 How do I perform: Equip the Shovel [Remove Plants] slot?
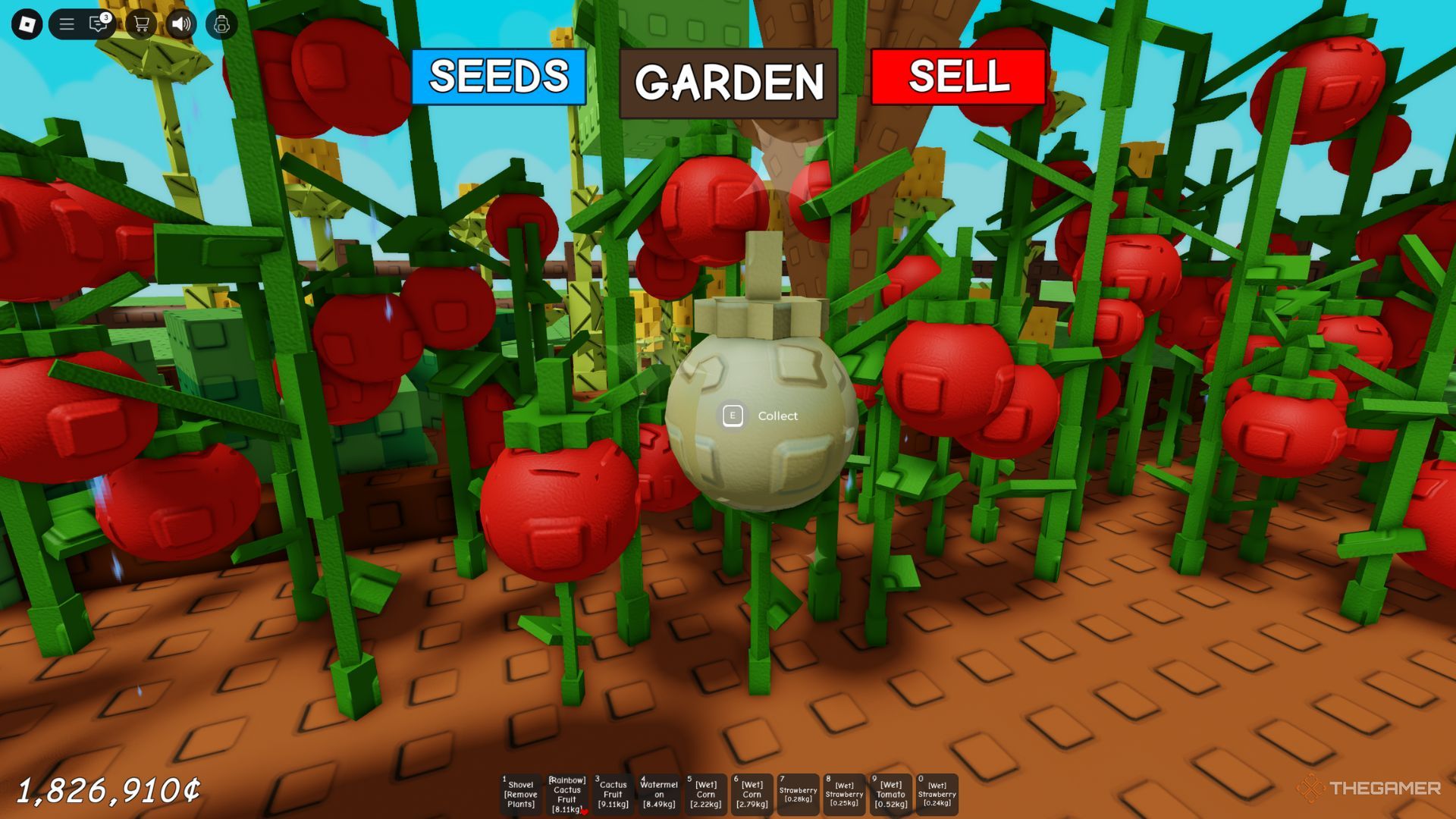click(x=521, y=794)
